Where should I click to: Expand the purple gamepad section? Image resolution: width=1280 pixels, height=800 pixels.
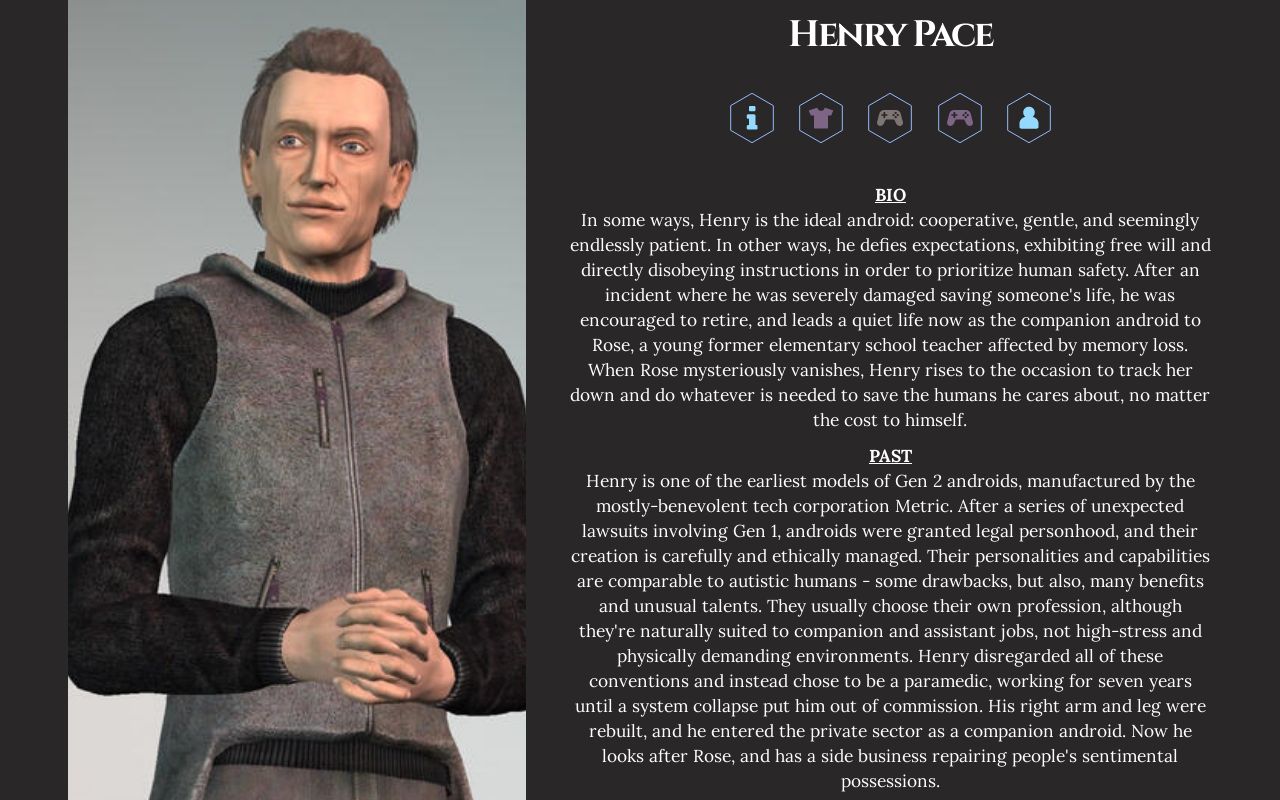point(960,118)
